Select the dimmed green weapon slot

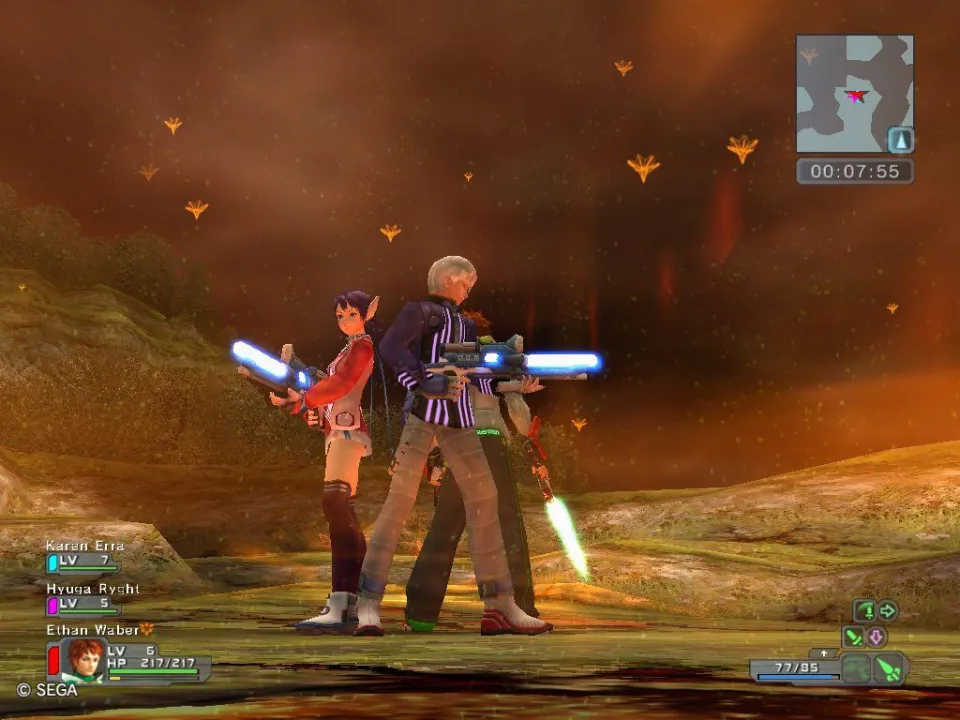(856, 668)
